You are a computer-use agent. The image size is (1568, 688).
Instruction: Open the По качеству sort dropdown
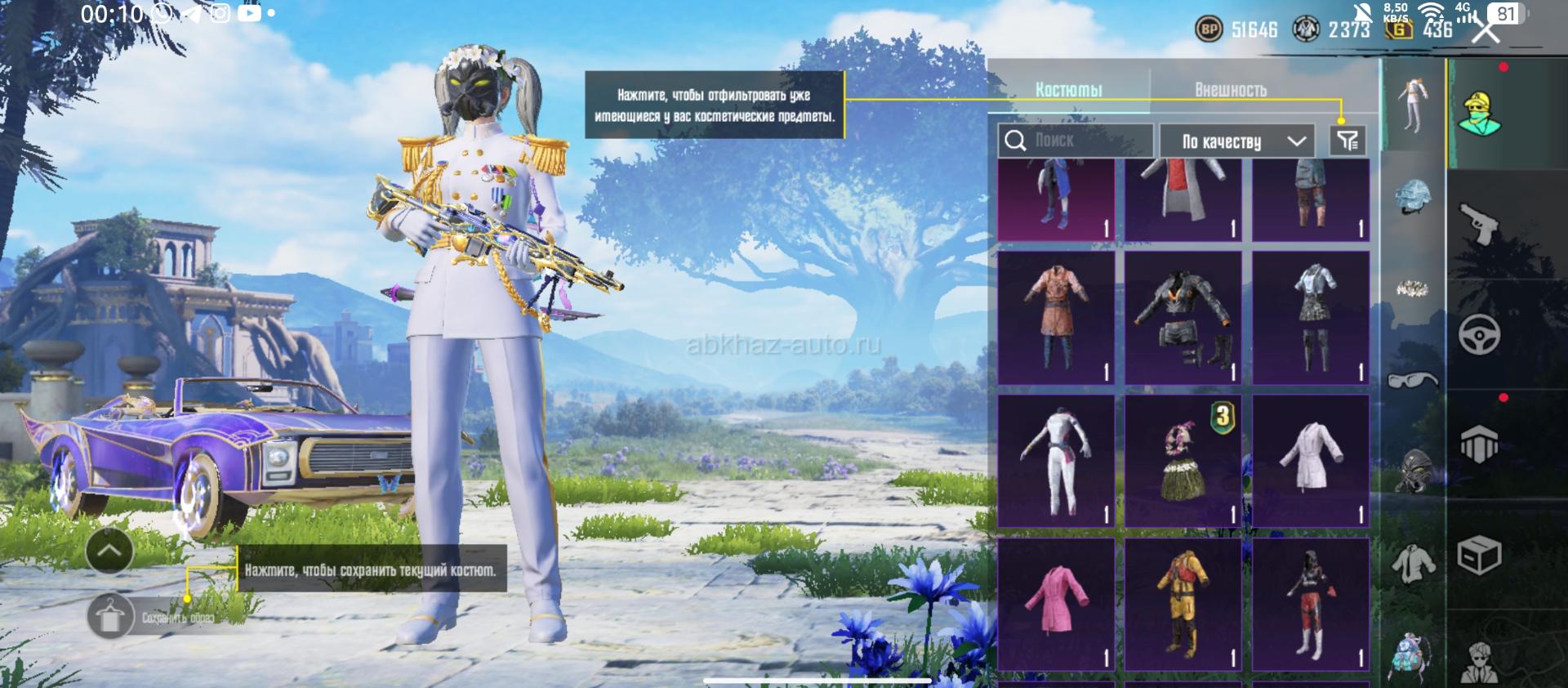1236,141
